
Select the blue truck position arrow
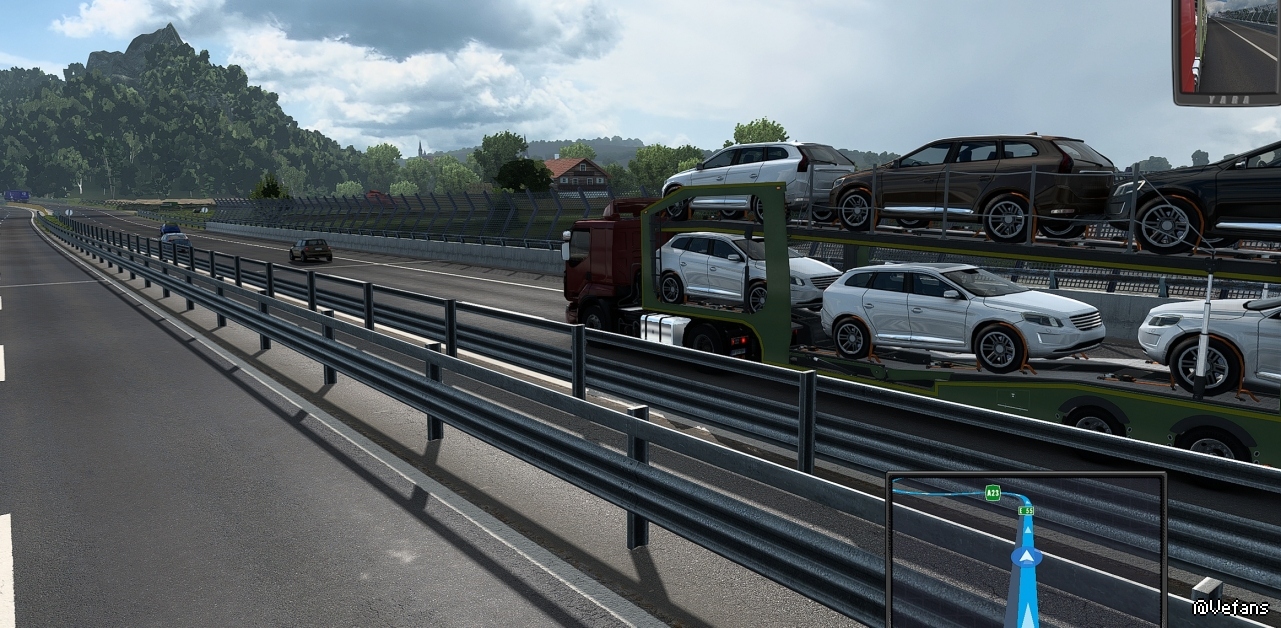click(1025, 556)
